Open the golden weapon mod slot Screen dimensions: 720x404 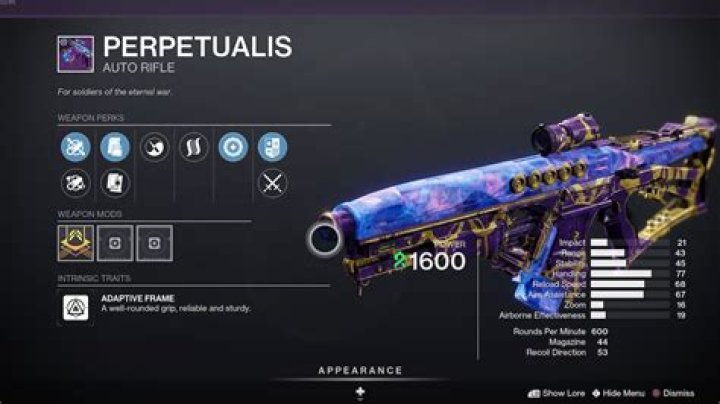(x=76, y=243)
